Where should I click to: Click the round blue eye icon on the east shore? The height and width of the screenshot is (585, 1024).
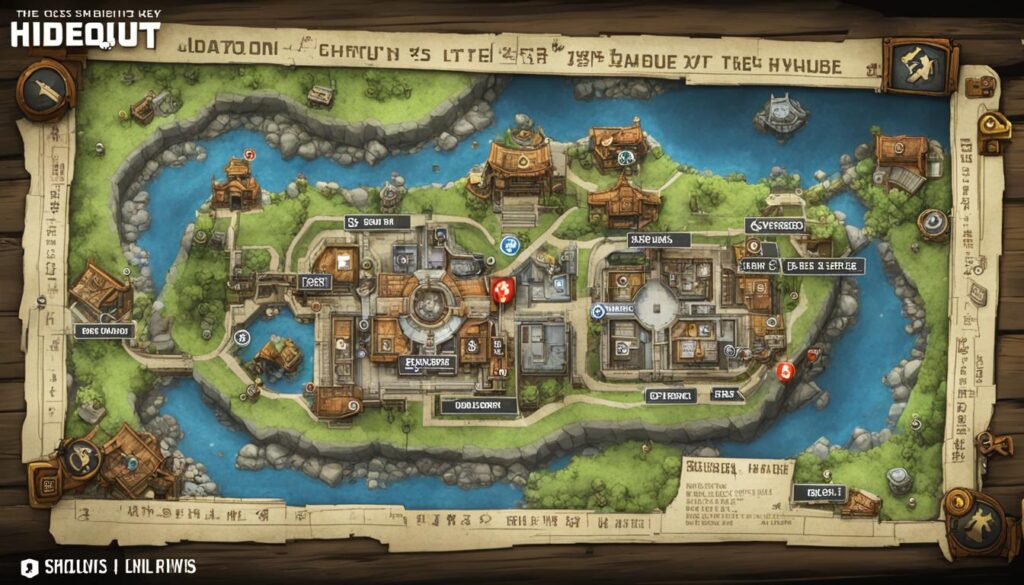point(933,222)
